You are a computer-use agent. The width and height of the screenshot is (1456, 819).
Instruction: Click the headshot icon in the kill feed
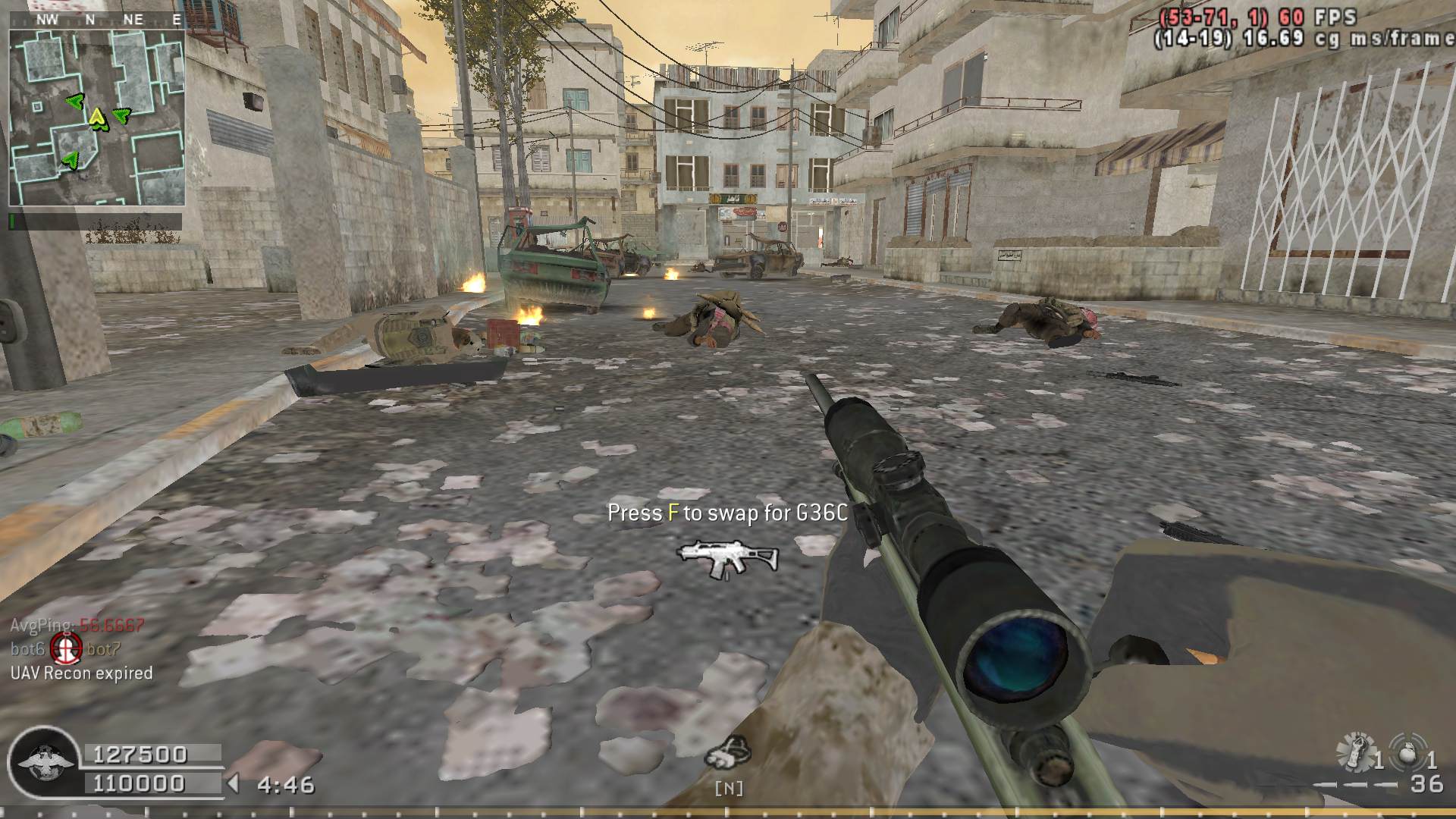point(66,648)
